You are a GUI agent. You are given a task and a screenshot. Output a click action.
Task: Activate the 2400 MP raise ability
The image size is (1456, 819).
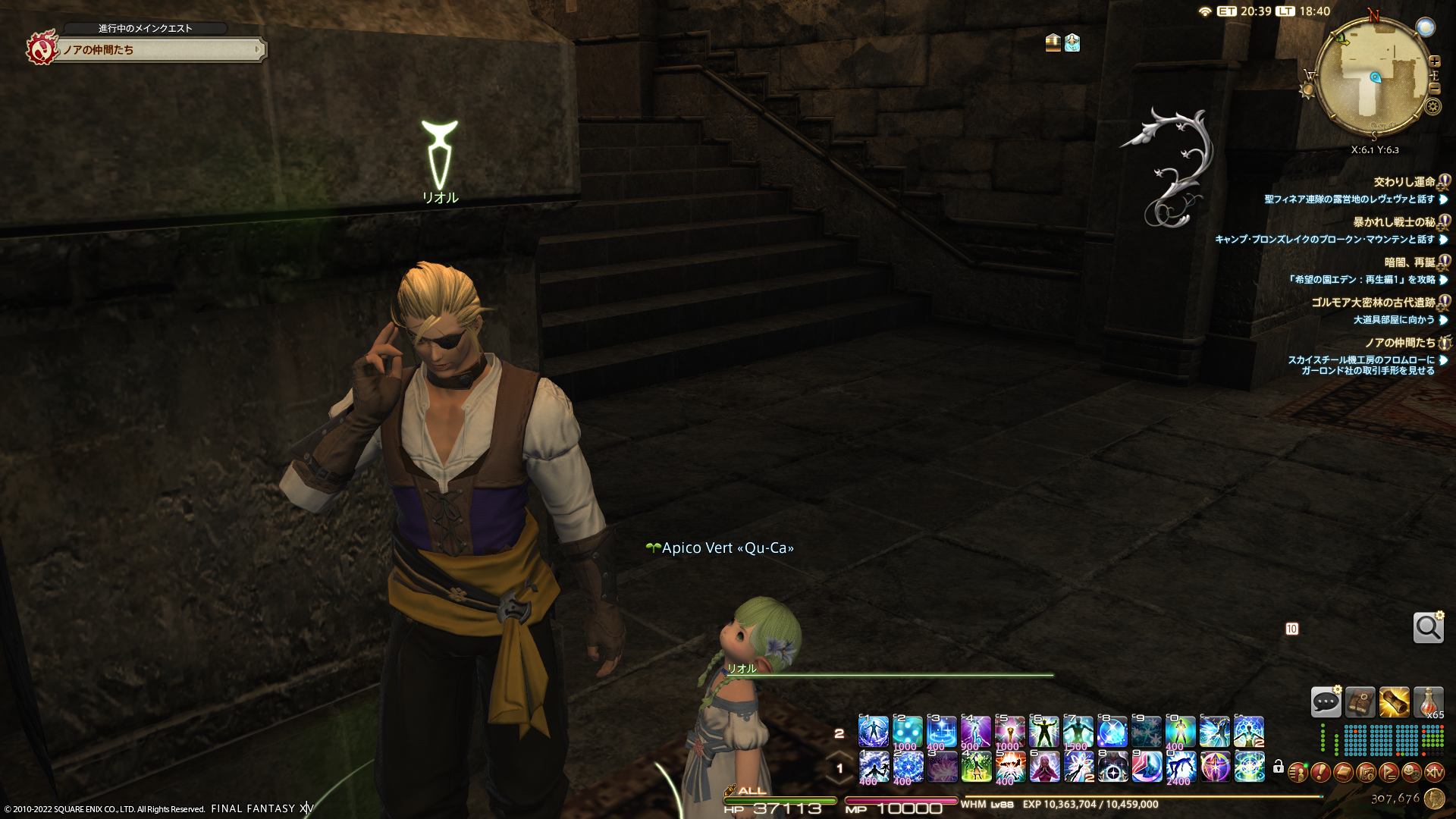pyautogui.click(x=1181, y=767)
